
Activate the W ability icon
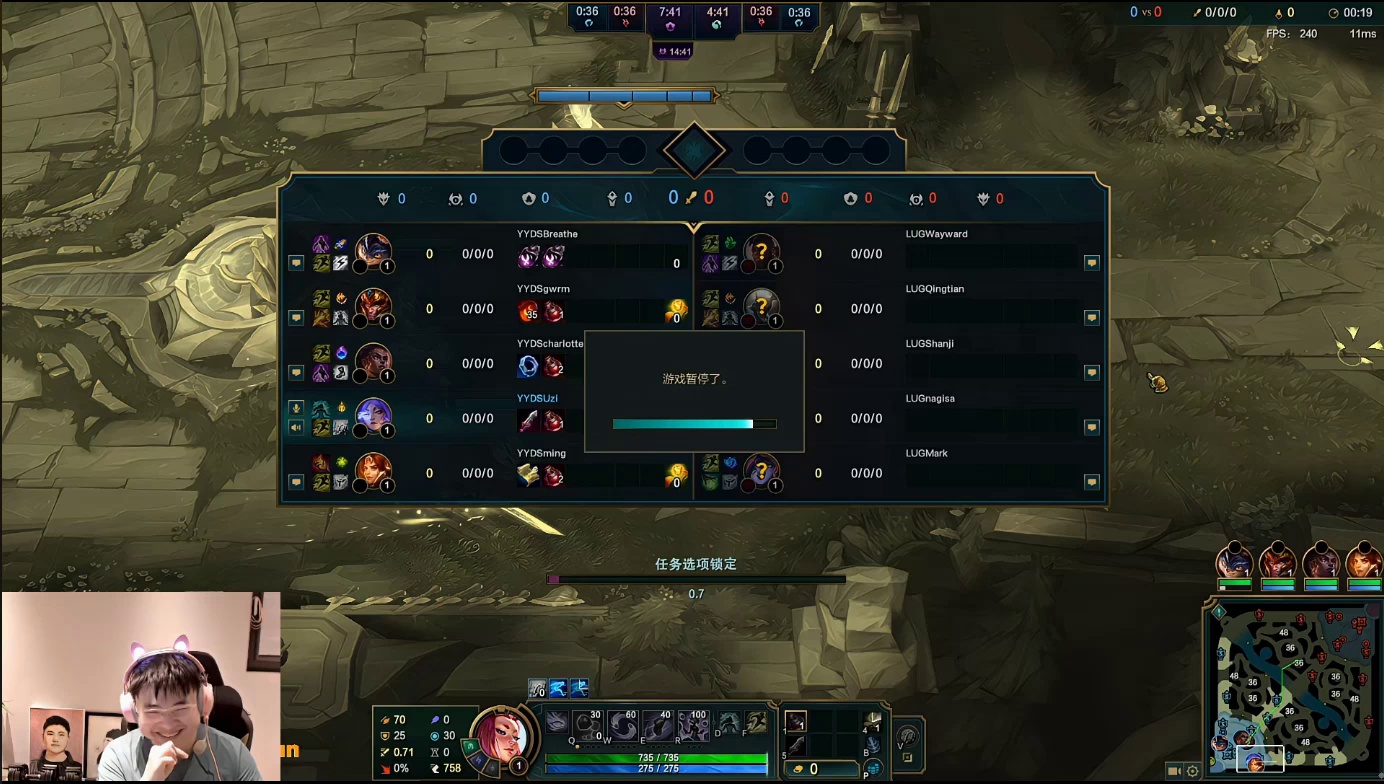[x=621, y=725]
